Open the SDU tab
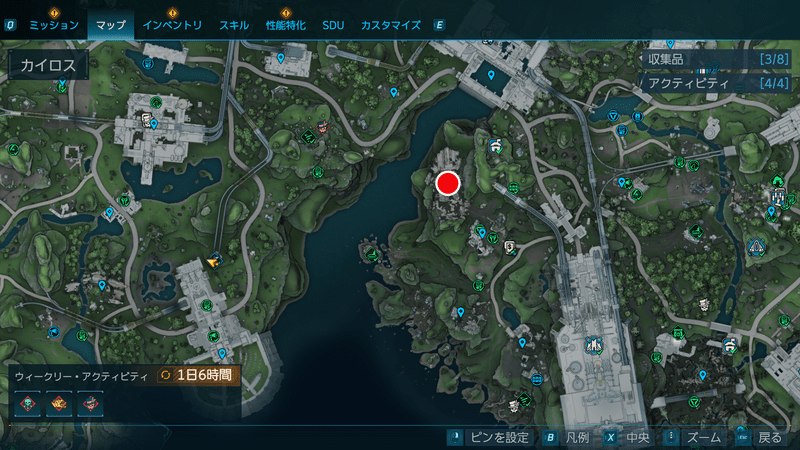 click(333, 23)
